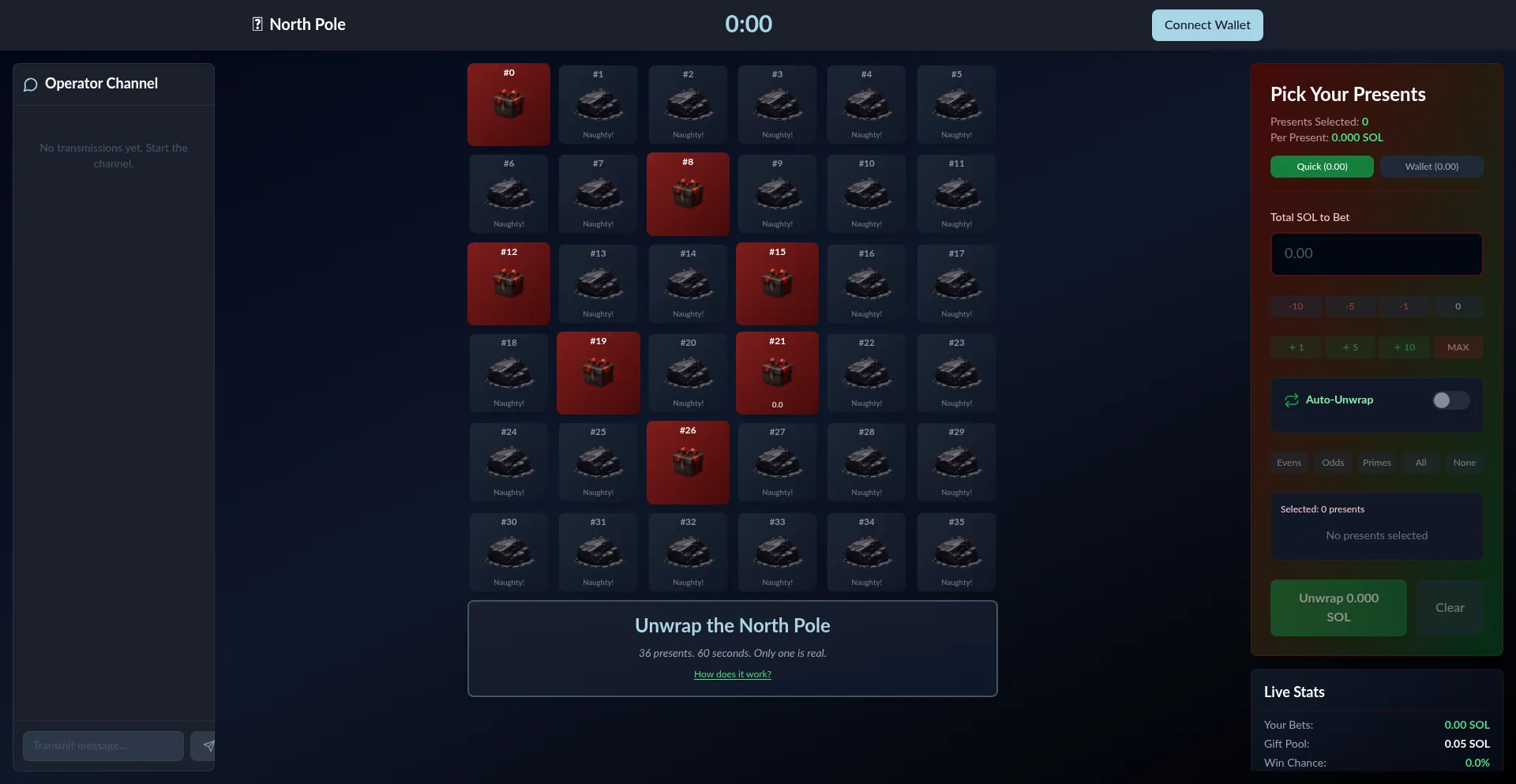Click the -10 bet decrement button
The image size is (1516, 784).
click(x=1295, y=306)
